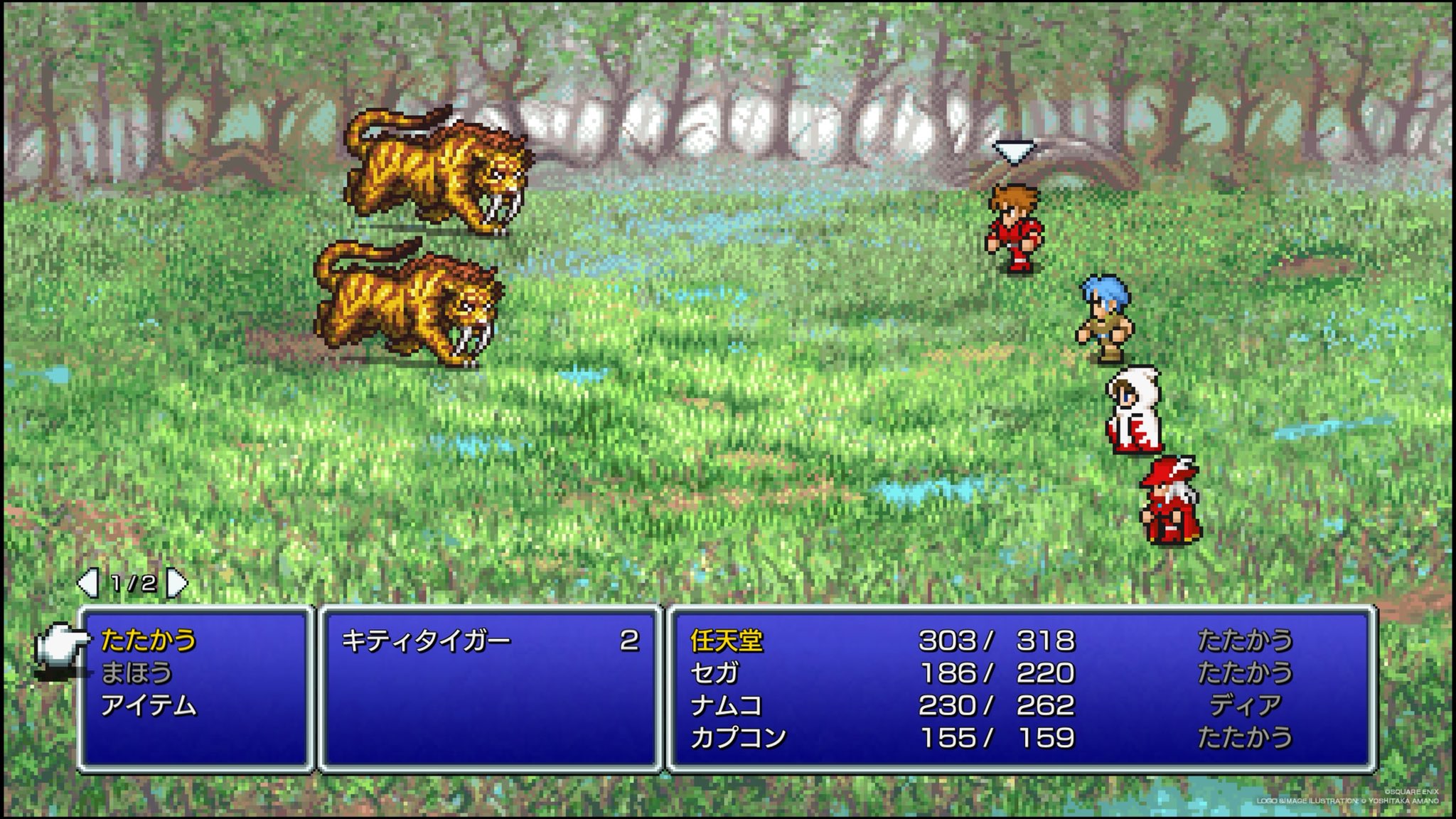Target the キティタイガー enemy entry

426,641
